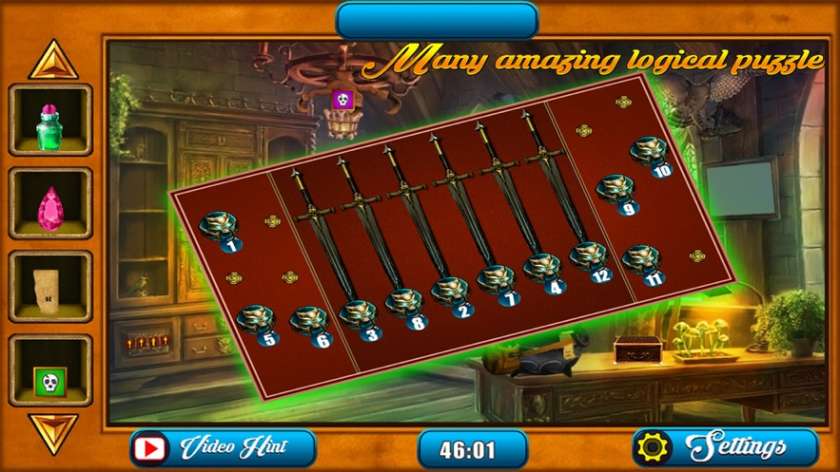Choose puzzle gem number 9
The width and height of the screenshot is (840, 472).
pyautogui.click(x=616, y=190)
